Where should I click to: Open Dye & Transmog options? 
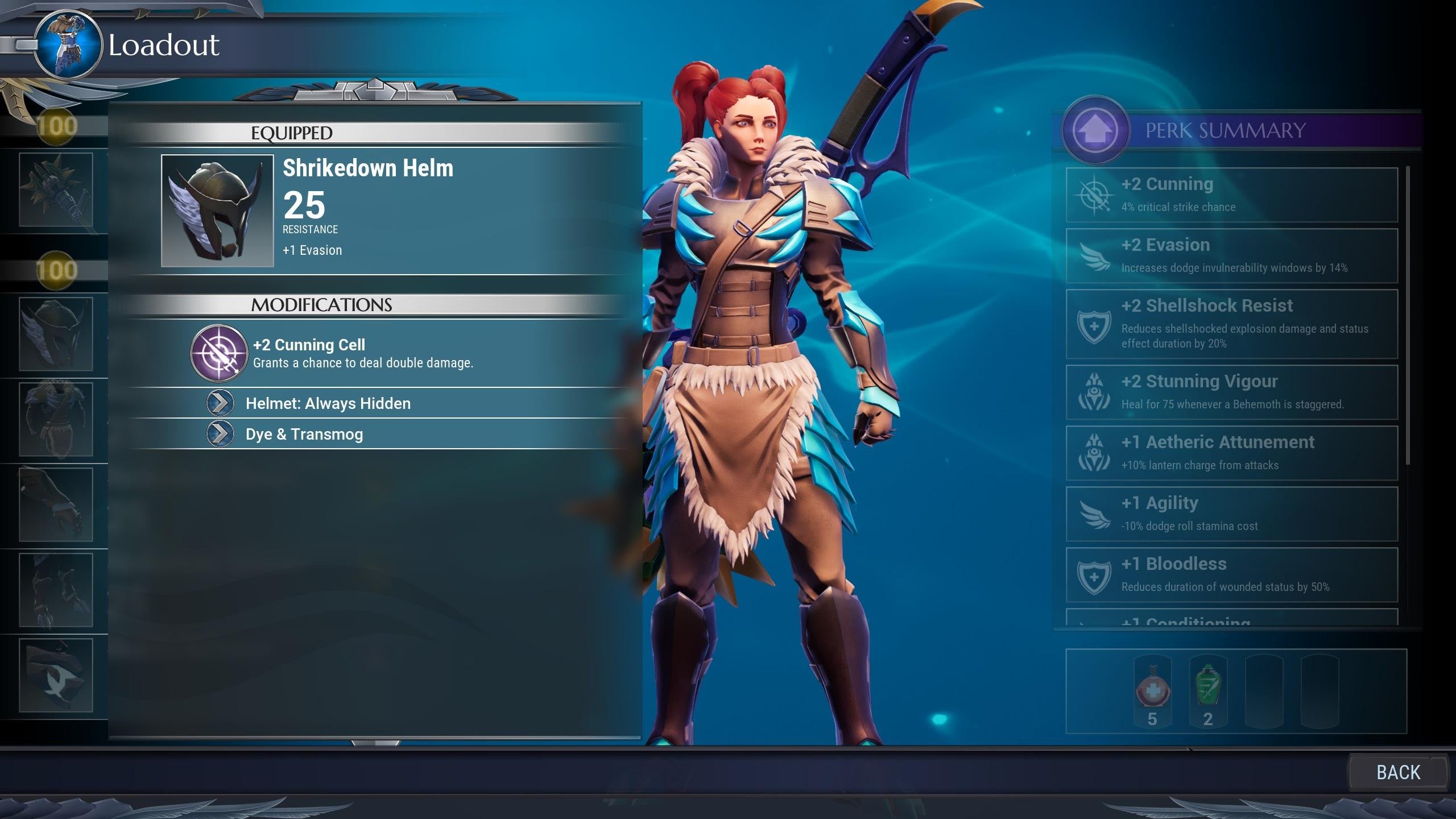[x=304, y=434]
